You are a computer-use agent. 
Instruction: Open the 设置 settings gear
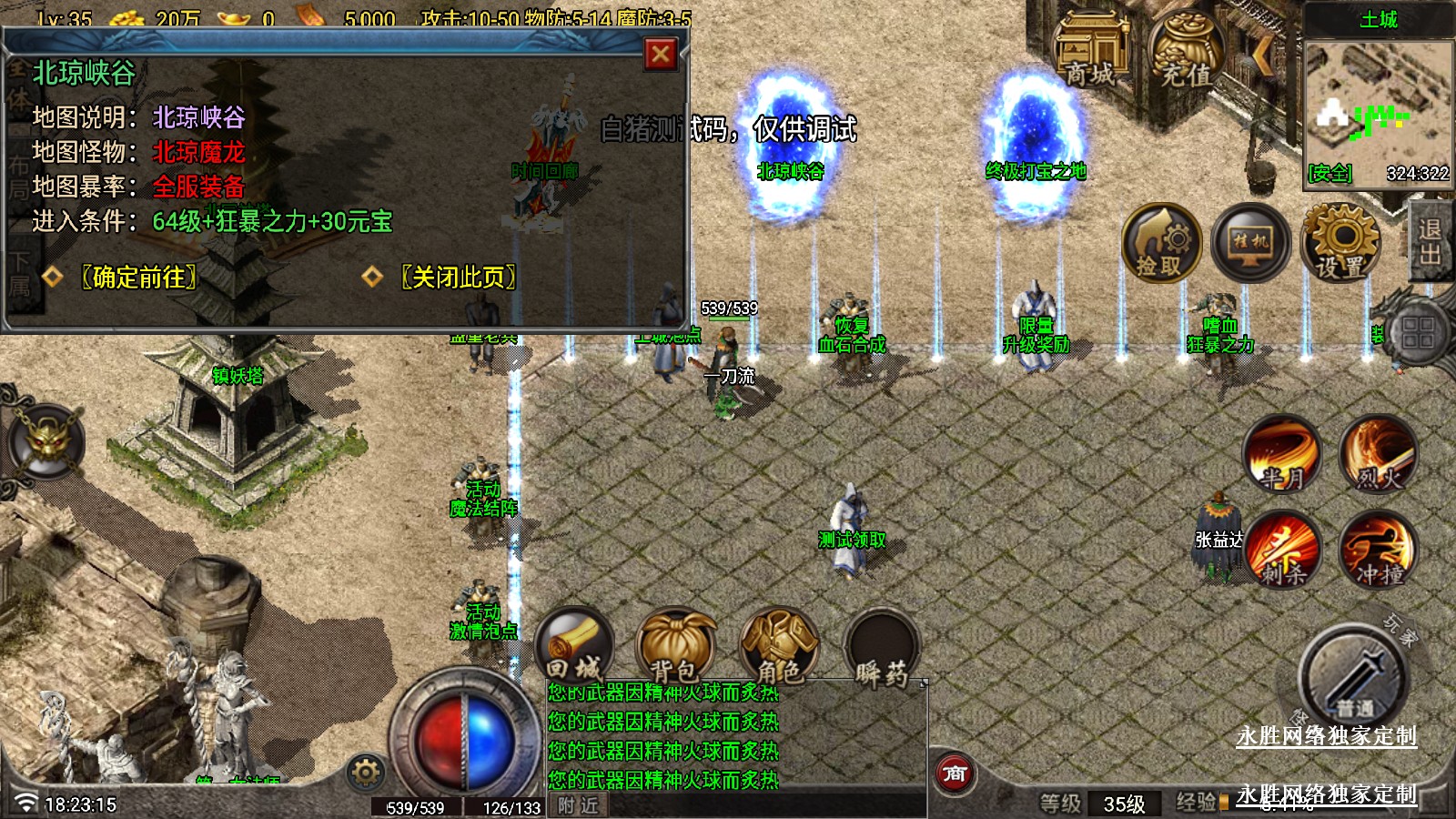tap(1340, 243)
